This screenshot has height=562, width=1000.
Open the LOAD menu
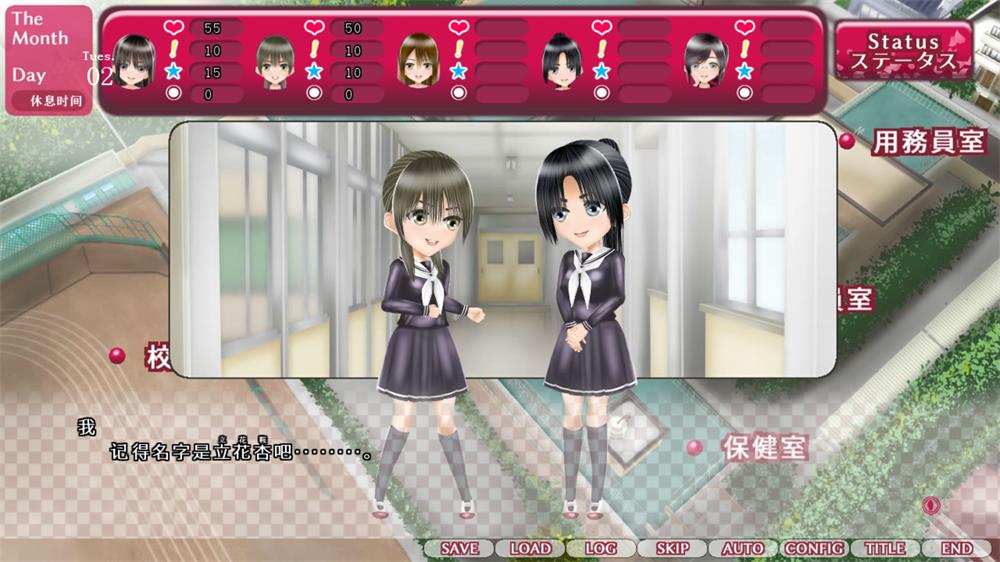tap(530, 548)
